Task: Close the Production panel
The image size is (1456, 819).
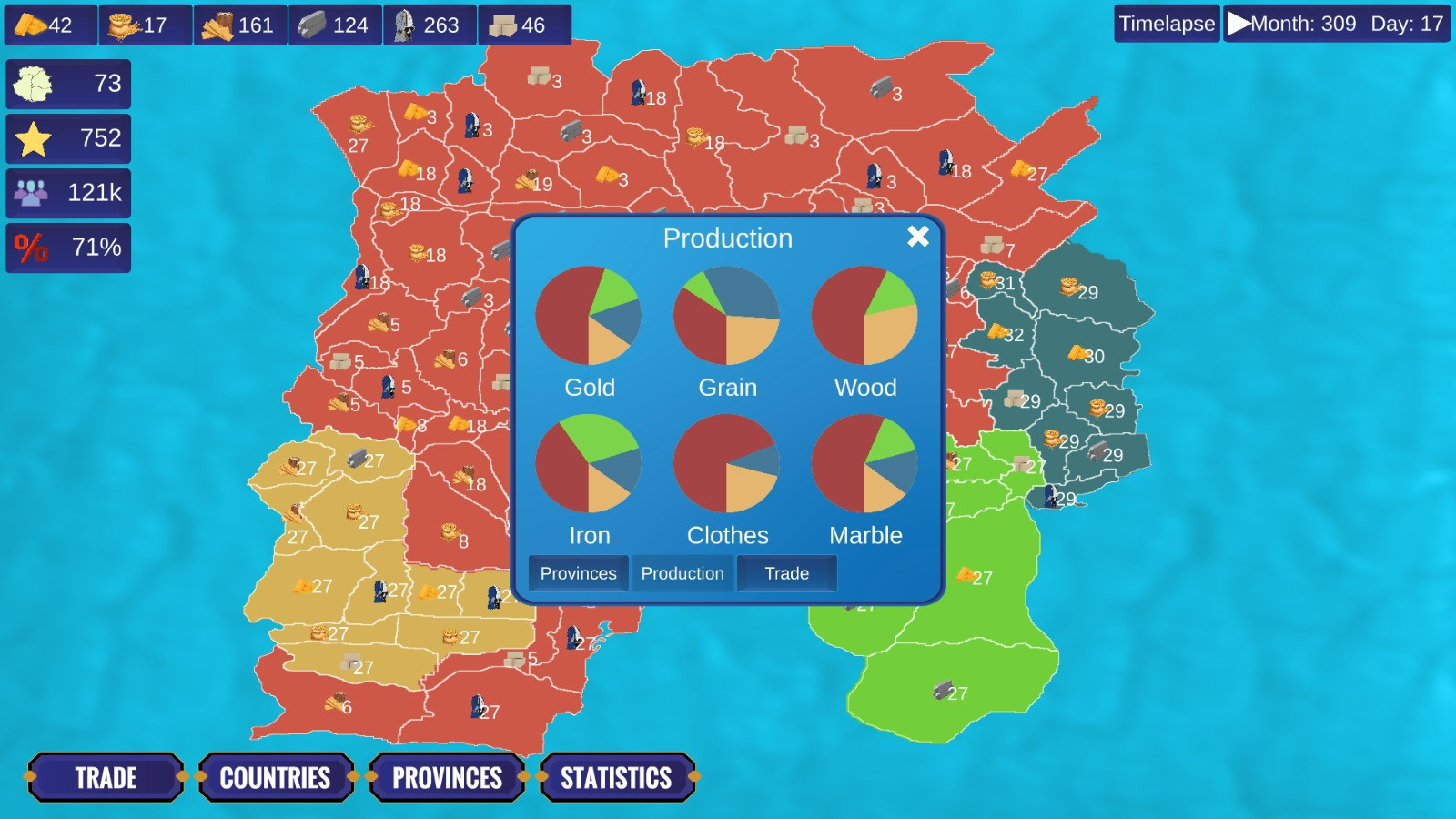Action: [x=917, y=237]
